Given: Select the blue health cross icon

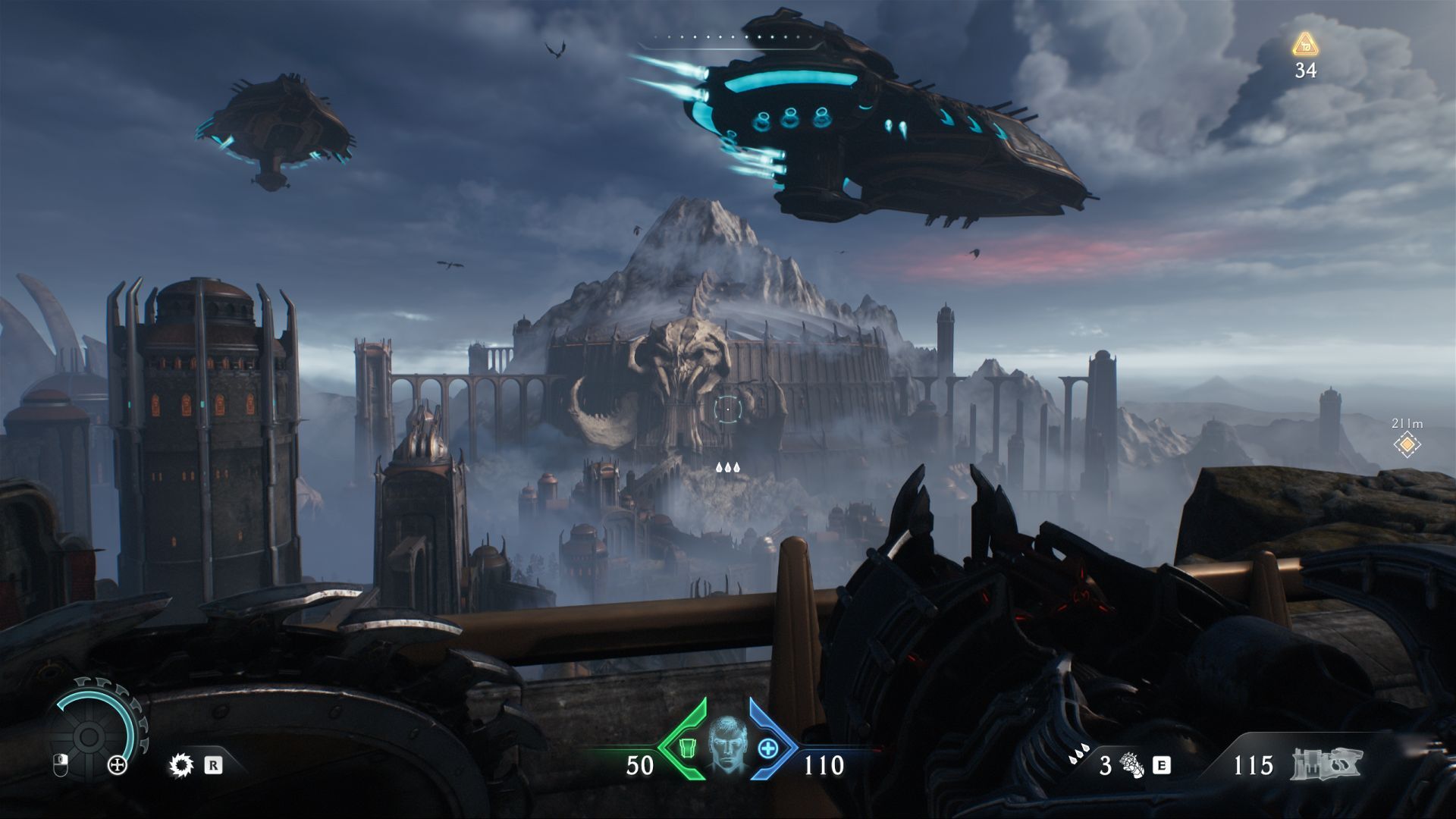Looking at the screenshot, I should [768, 748].
